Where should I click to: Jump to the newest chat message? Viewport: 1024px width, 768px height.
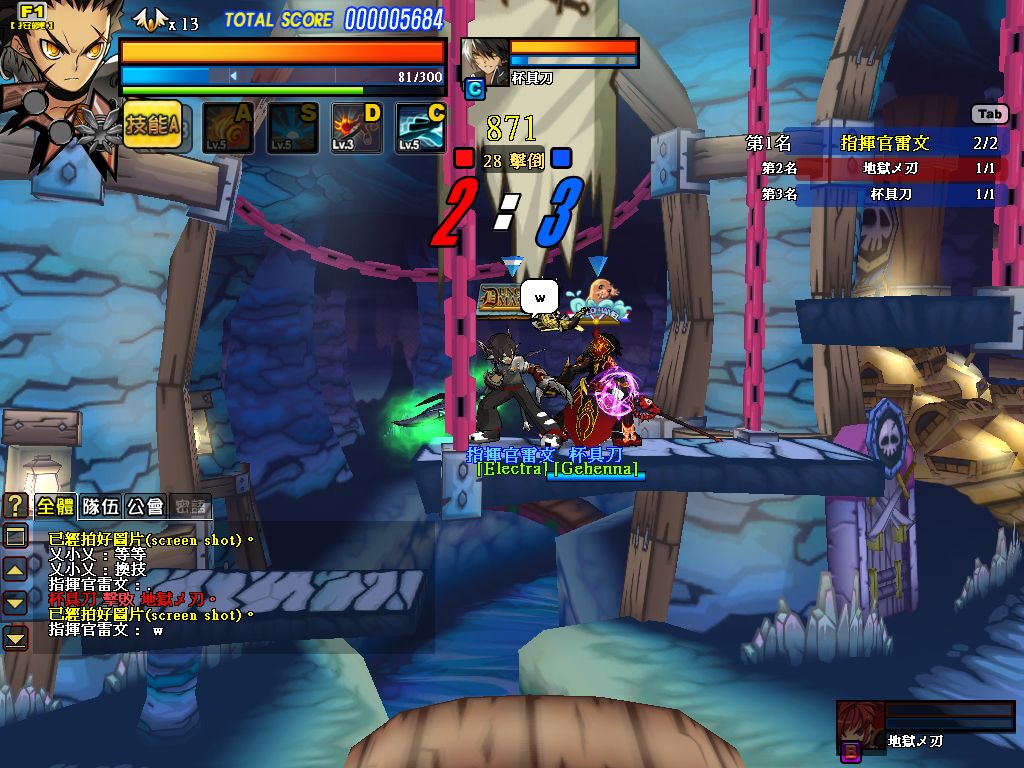click(16, 636)
